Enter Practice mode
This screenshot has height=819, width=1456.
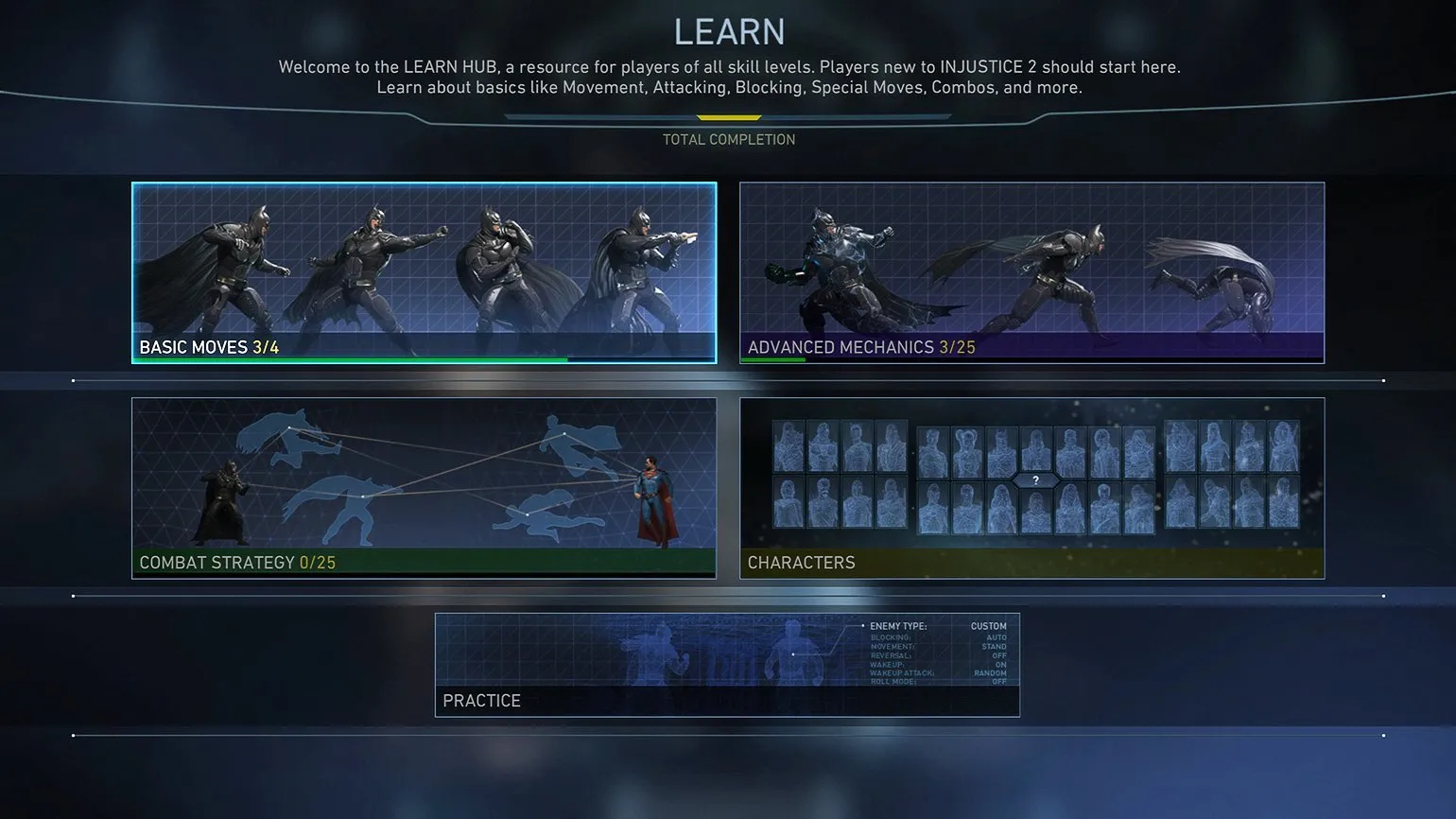coord(727,665)
